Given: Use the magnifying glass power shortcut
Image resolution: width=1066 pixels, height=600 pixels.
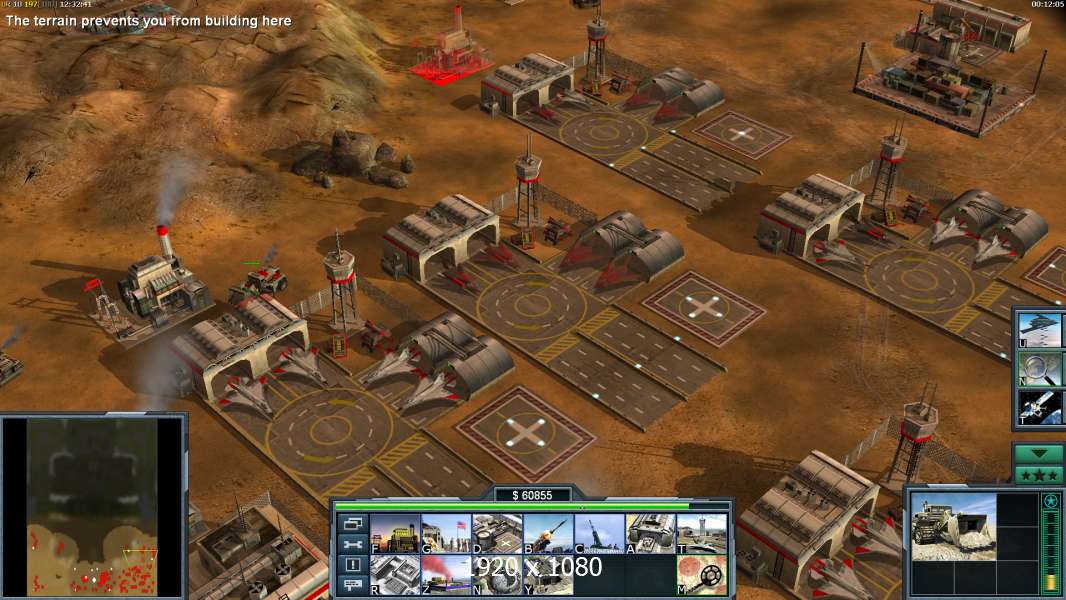Looking at the screenshot, I should click(x=1040, y=367).
